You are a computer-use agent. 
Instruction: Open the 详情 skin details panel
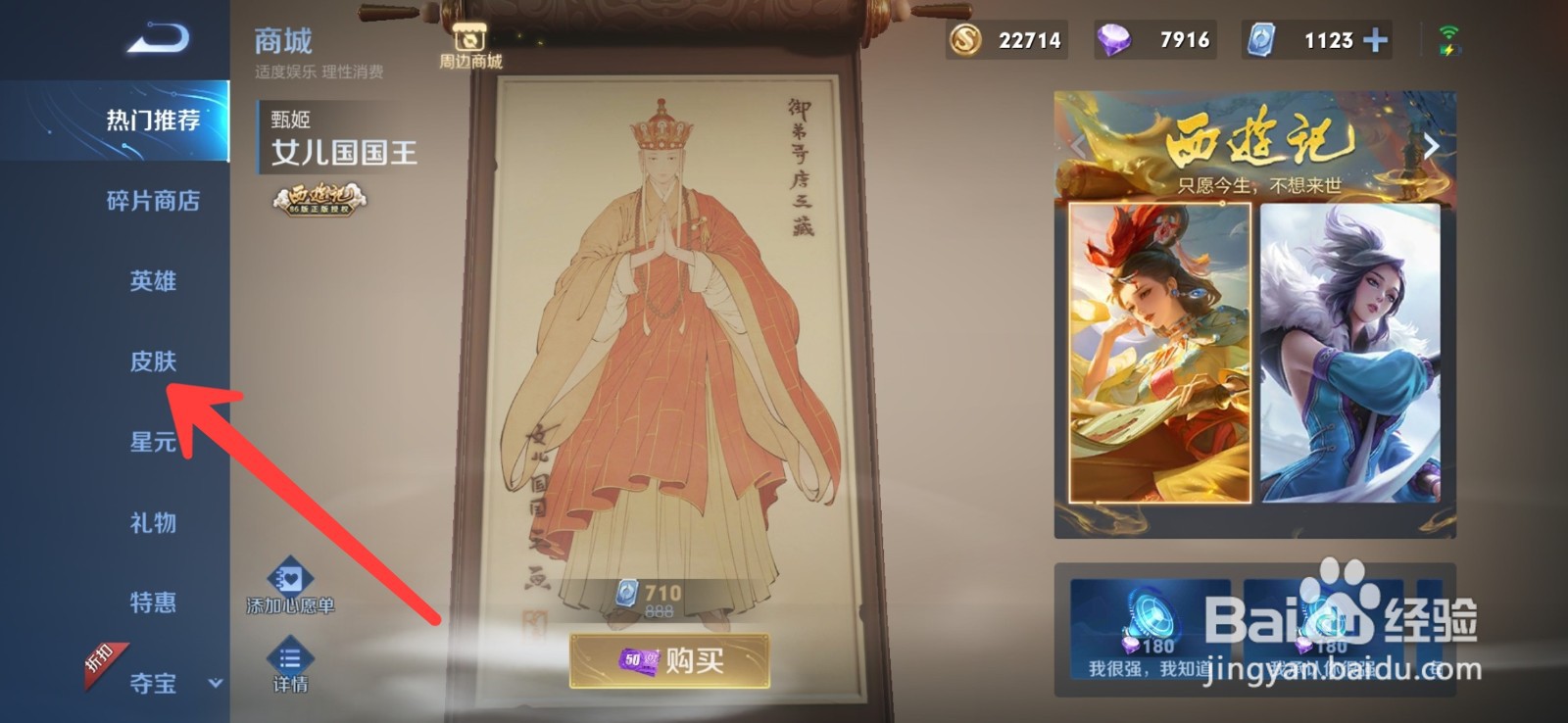tap(290, 666)
